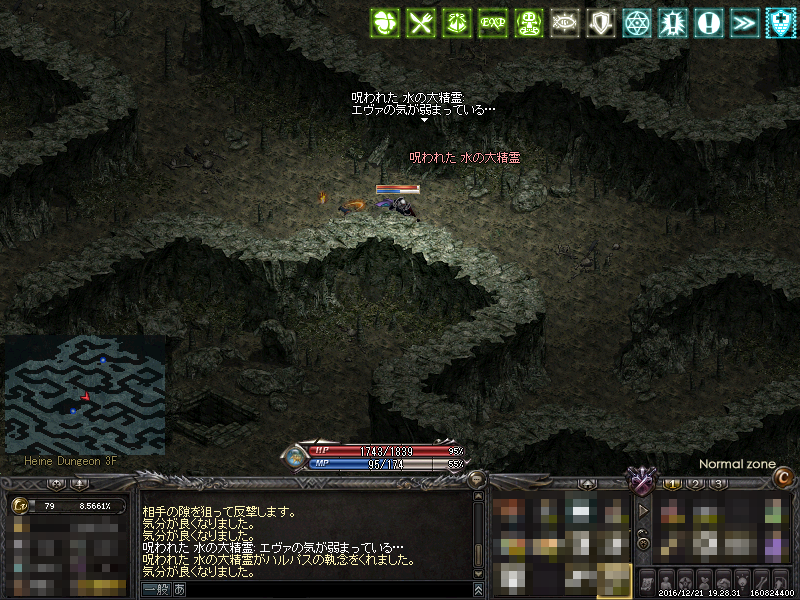
Task: Click the green EXP bonus icon
Action: [492, 22]
